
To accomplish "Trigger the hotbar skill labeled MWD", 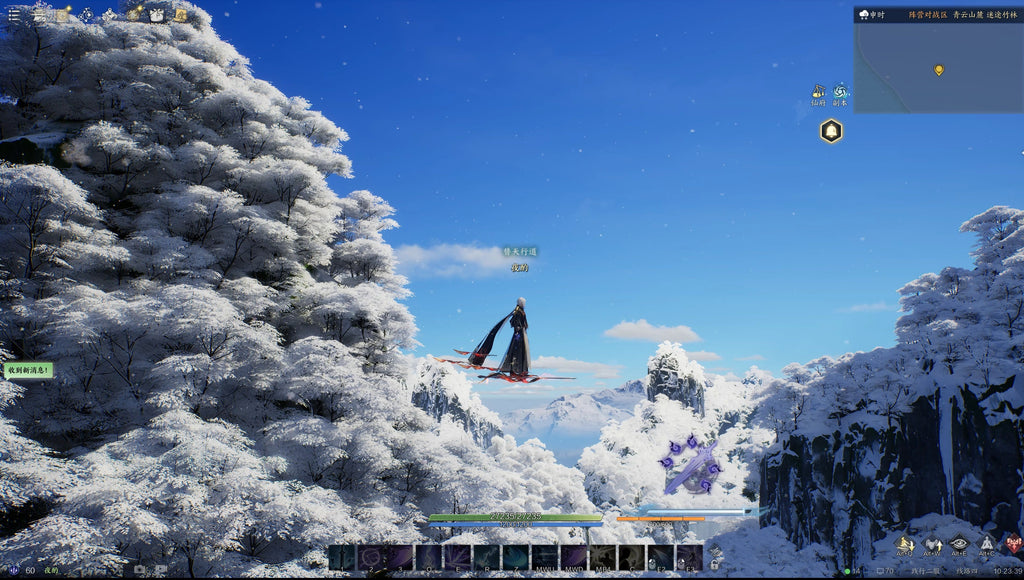I will tap(573, 557).
